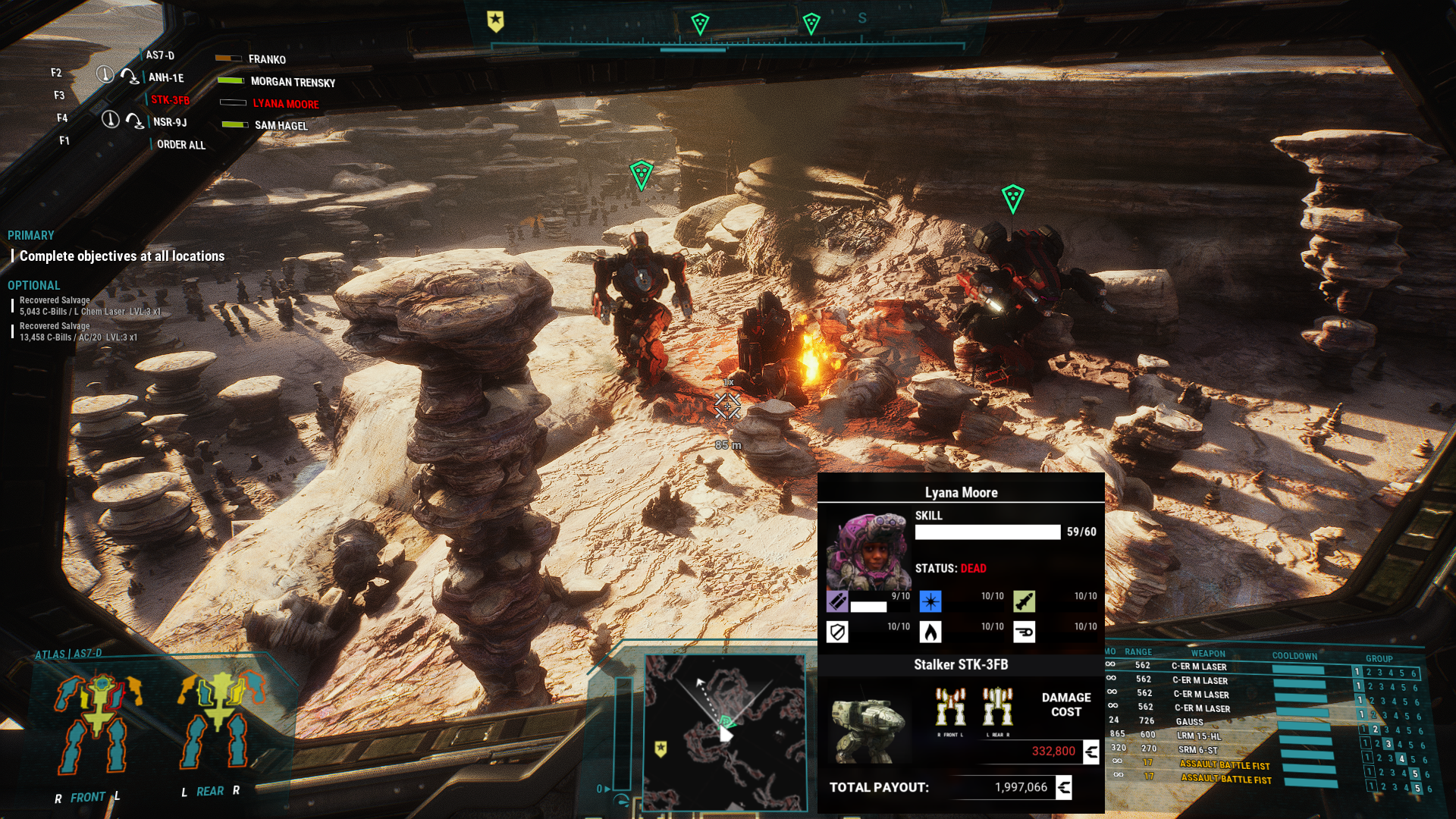Select the SRM 6-ST weapon row
The width and height of the screenshot is (1456, 819).
coord(1197,750)
